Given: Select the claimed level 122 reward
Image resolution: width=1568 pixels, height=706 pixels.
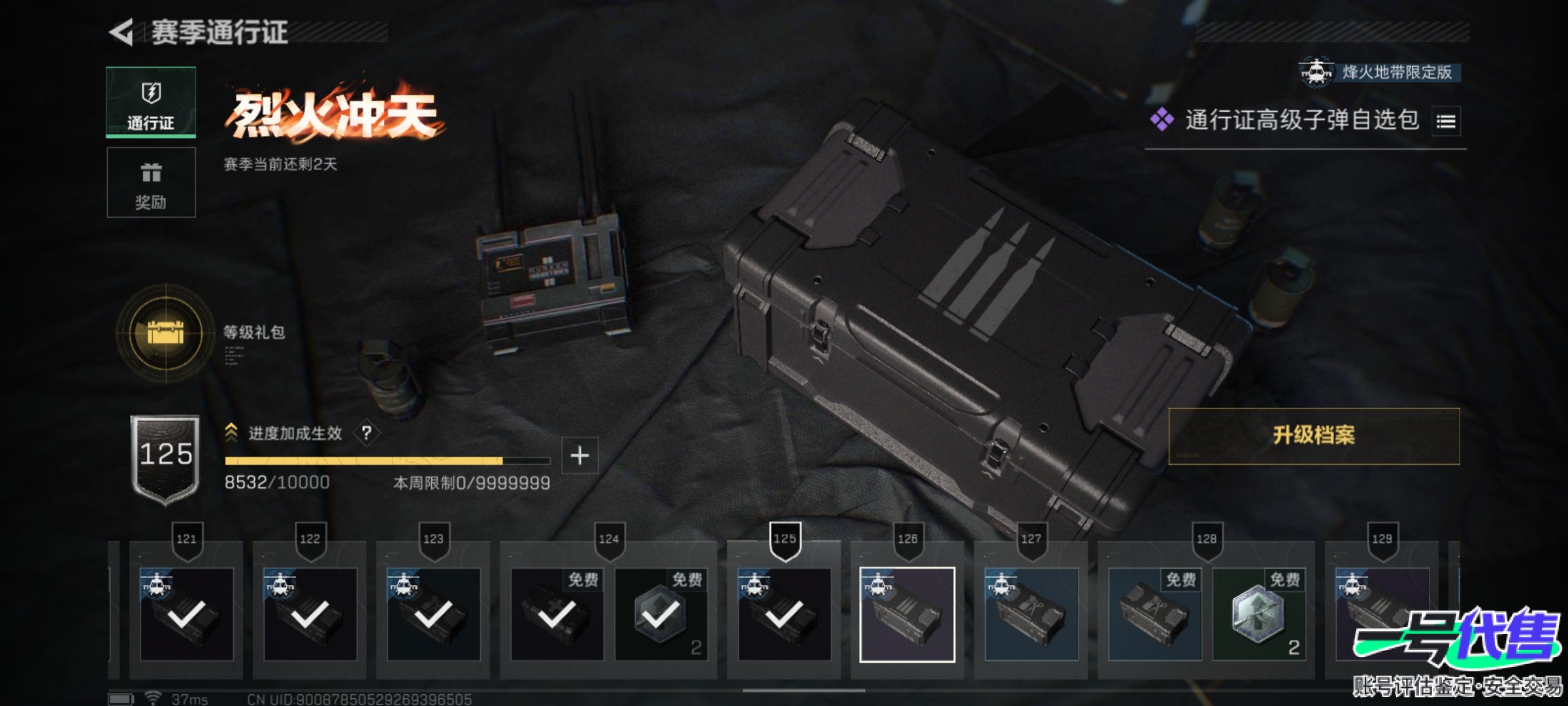Looking at the screenshot, I should pos(310,614).
